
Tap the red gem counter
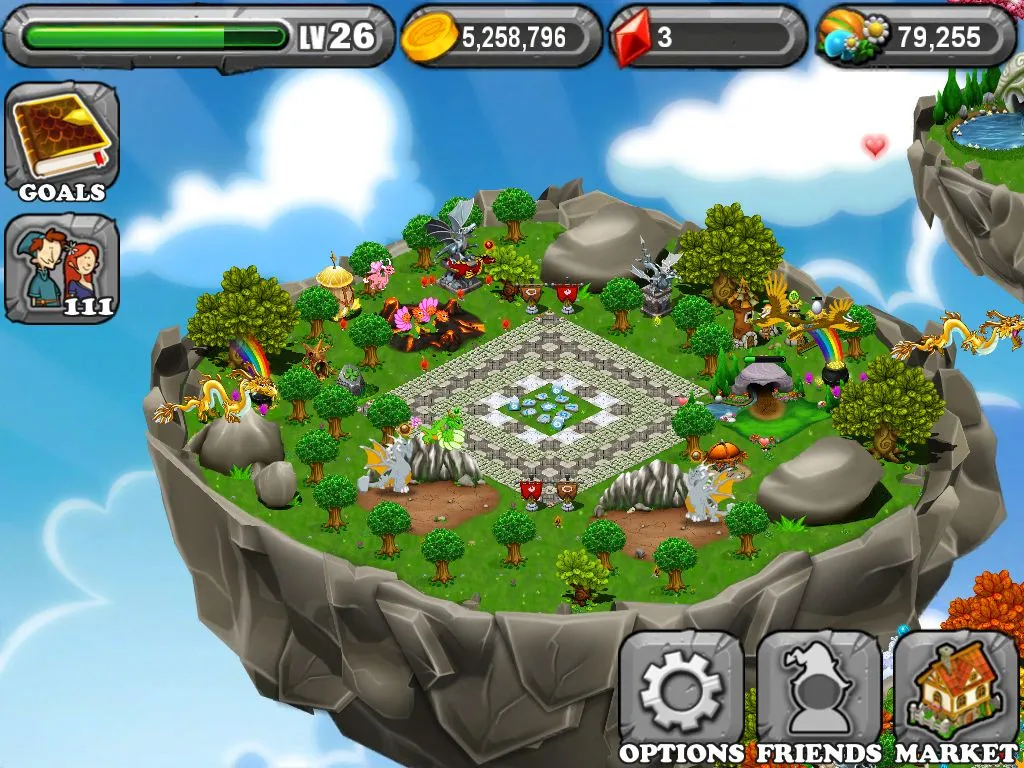707,37
